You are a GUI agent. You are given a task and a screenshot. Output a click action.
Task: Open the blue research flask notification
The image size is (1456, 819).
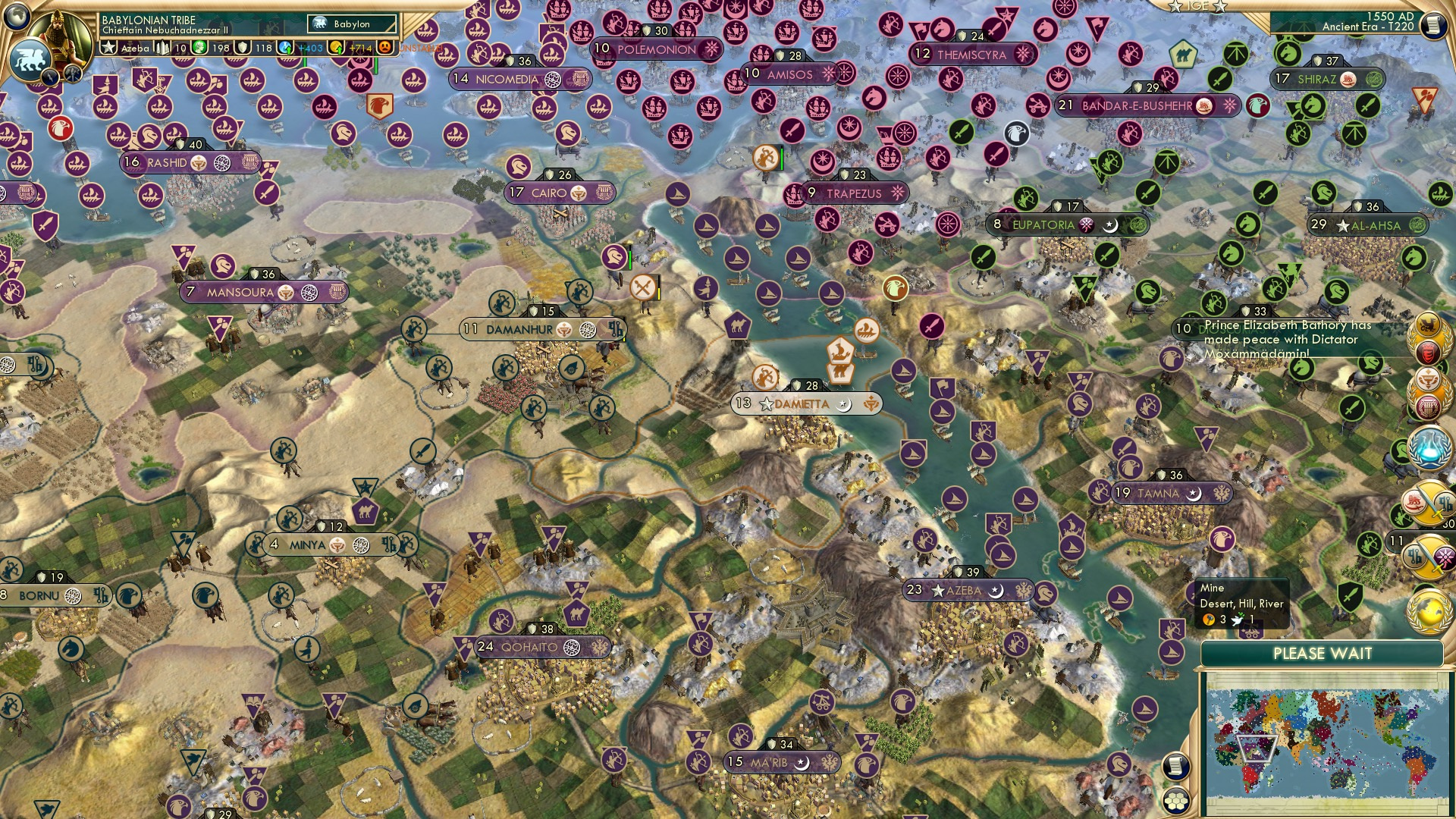click(x=1429, y=446)
